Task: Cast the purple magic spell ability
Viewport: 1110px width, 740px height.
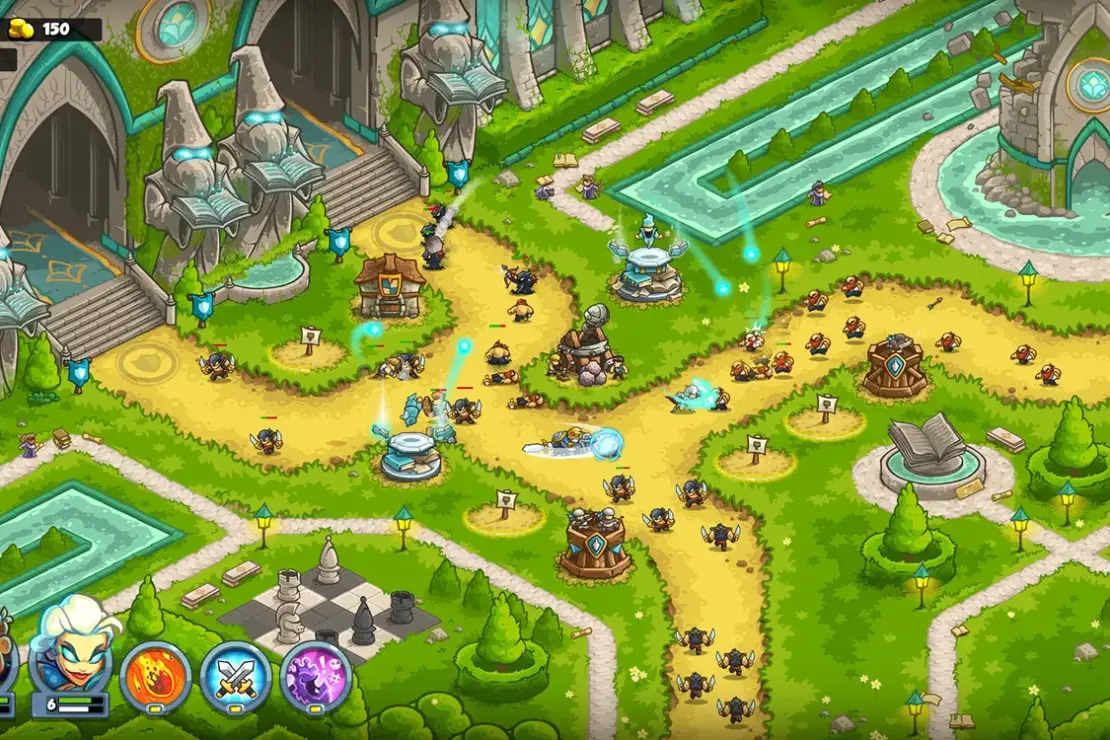Action: 315,677
